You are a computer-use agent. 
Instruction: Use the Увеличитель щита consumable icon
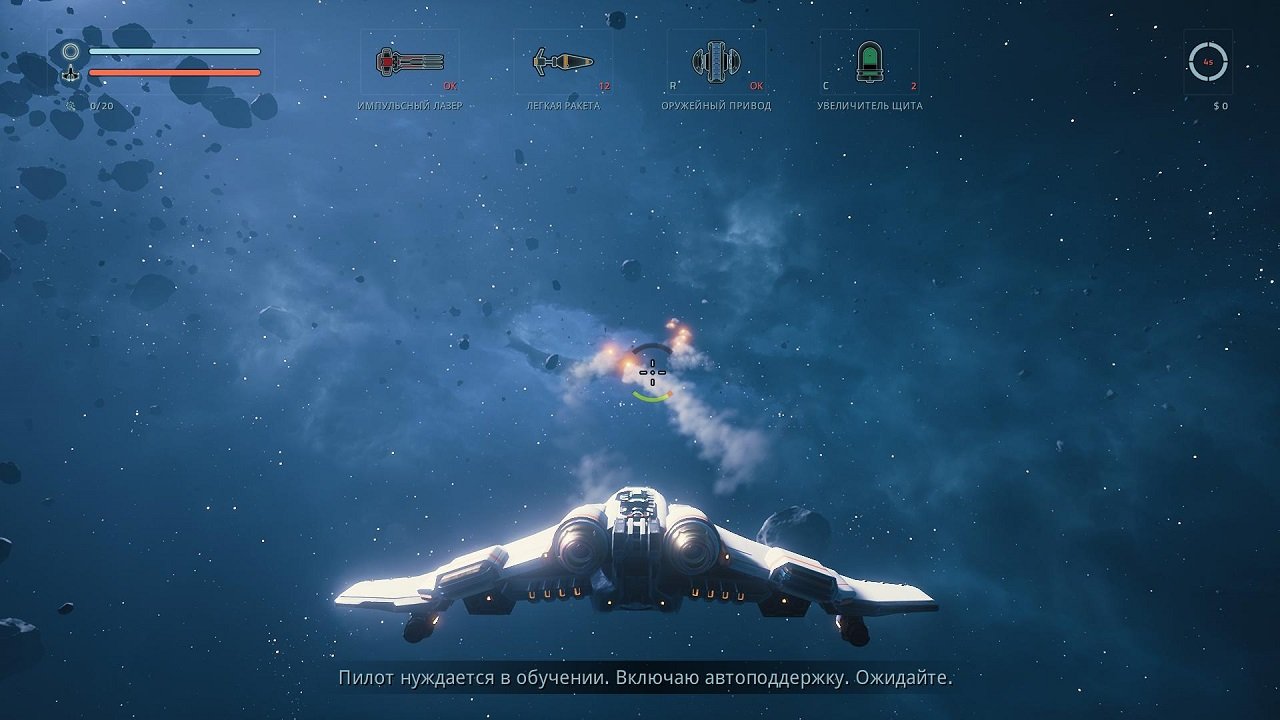(x=870, y=60)
